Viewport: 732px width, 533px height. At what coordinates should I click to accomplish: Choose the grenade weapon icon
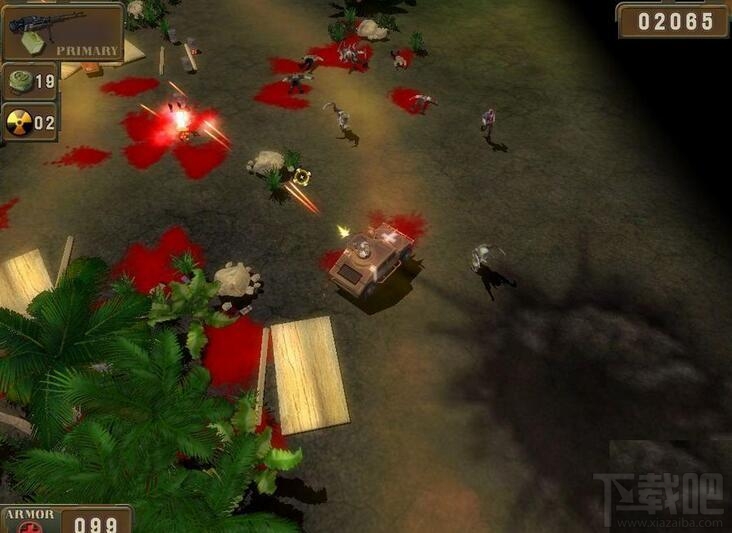pos(19,82)
